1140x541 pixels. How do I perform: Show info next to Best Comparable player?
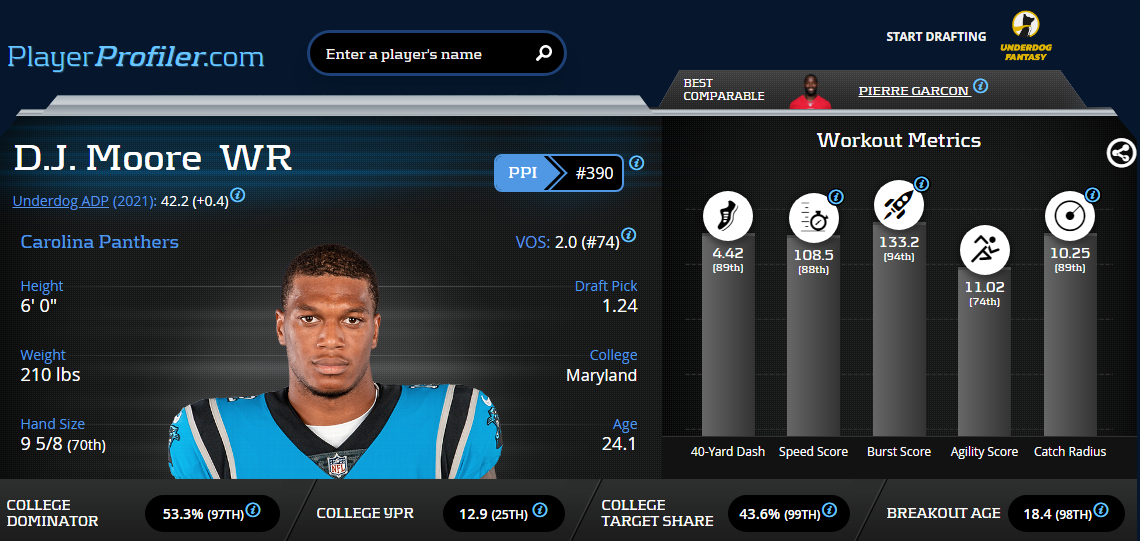(x=981, y=86)
